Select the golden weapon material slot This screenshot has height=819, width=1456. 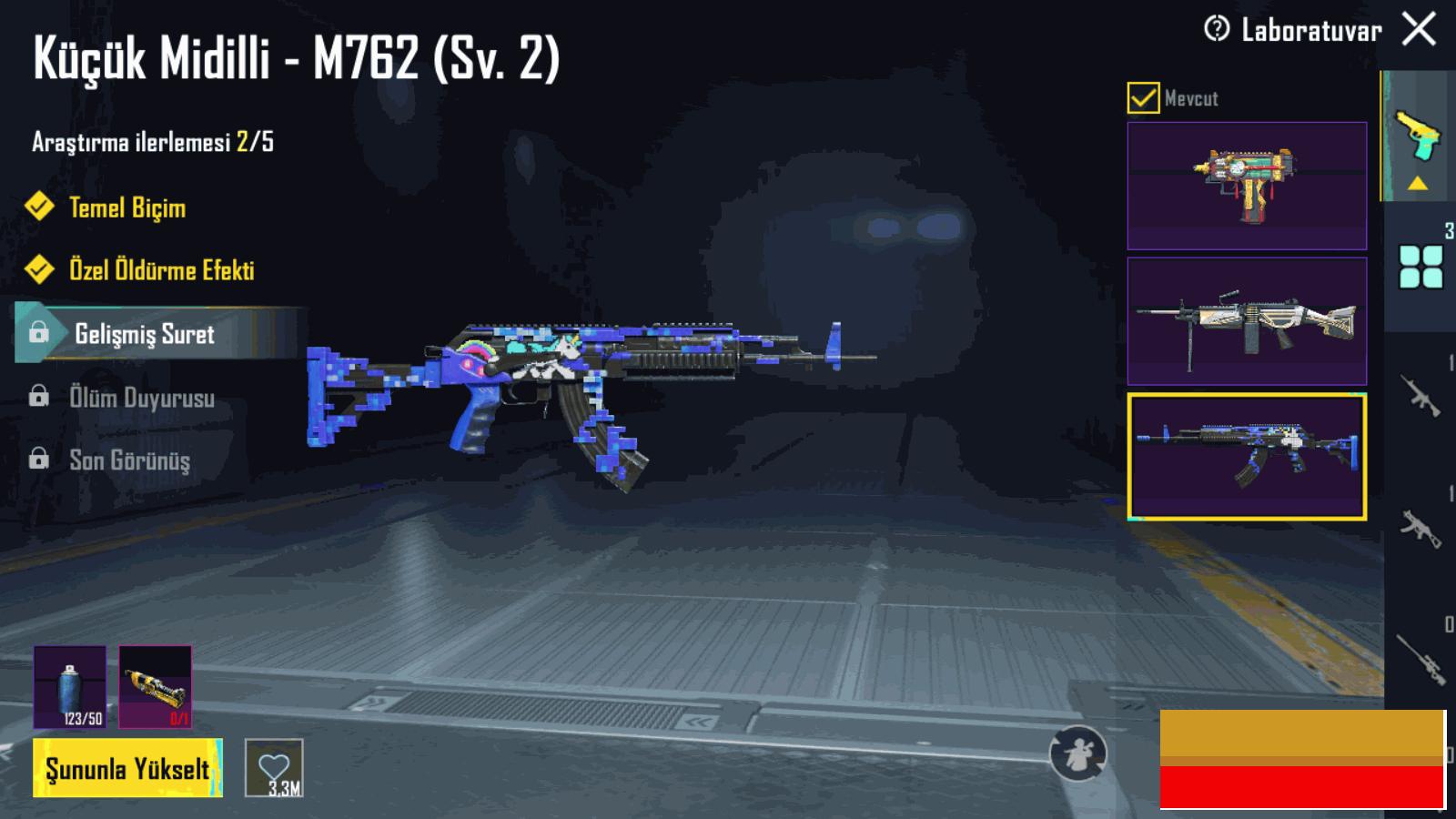156,687
